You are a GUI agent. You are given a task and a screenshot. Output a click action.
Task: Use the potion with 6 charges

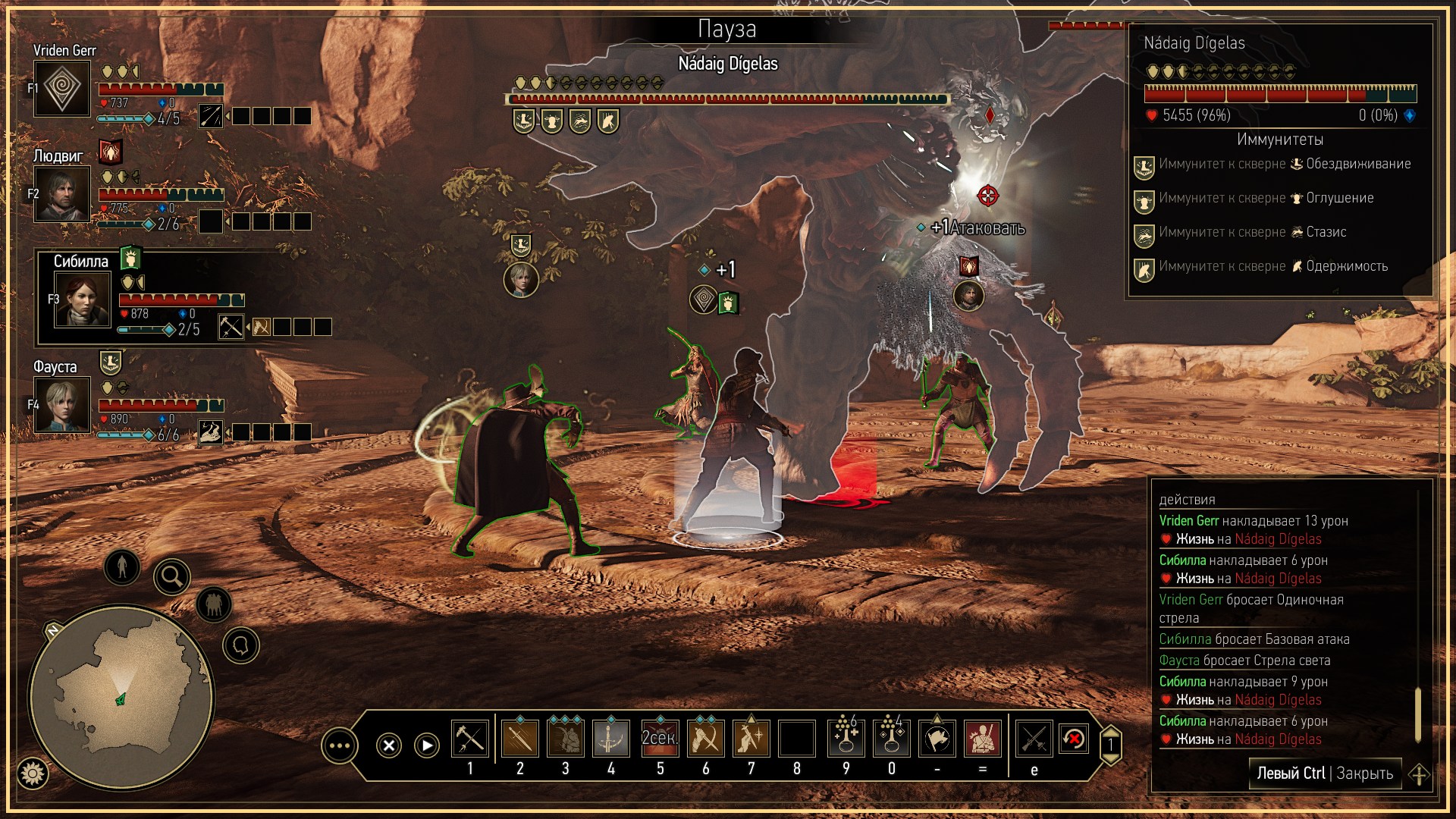click(846, 739)
